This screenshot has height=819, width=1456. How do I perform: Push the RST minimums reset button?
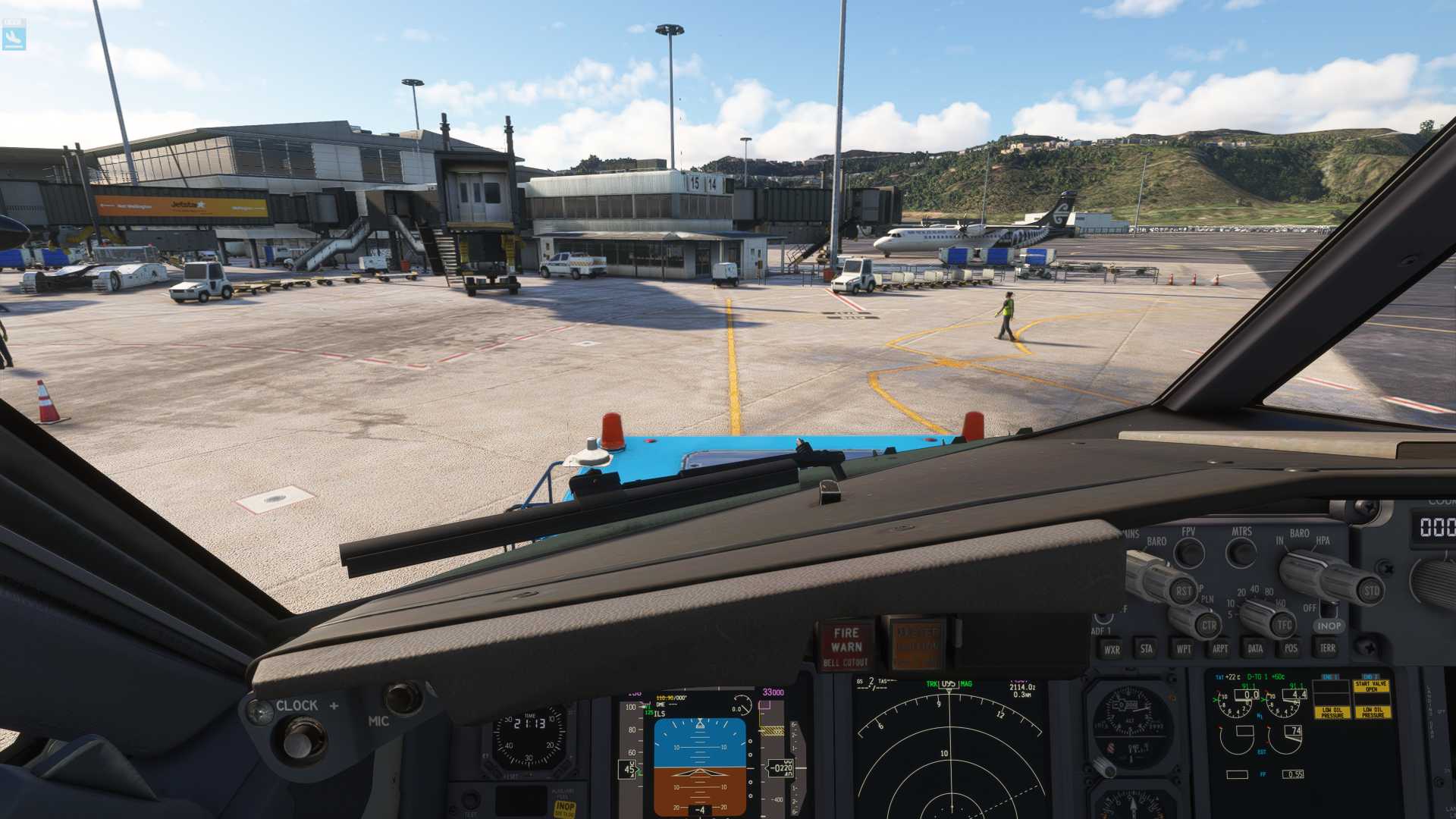[x=1183, y=591]
